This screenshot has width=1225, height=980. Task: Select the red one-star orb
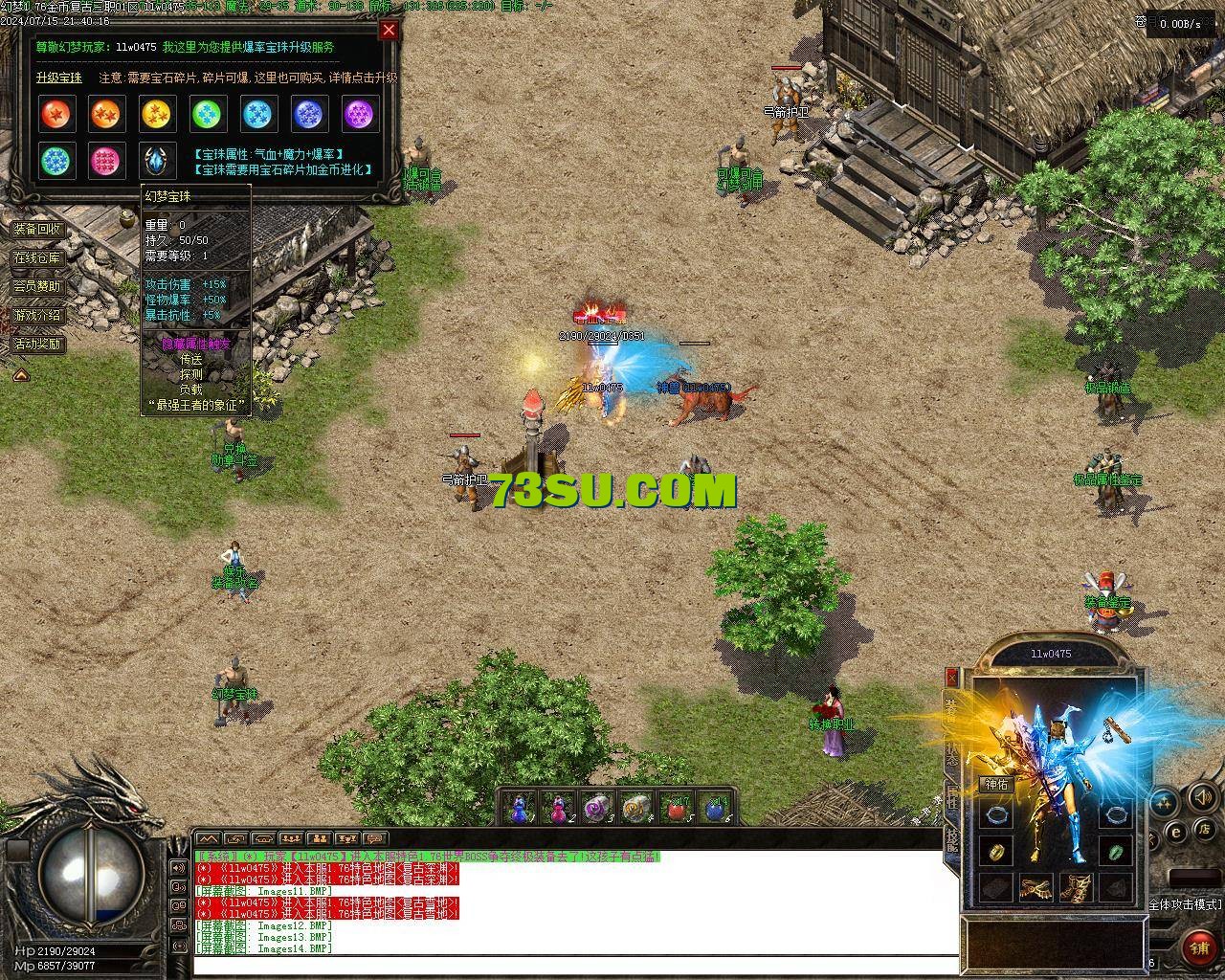point(56,115)
